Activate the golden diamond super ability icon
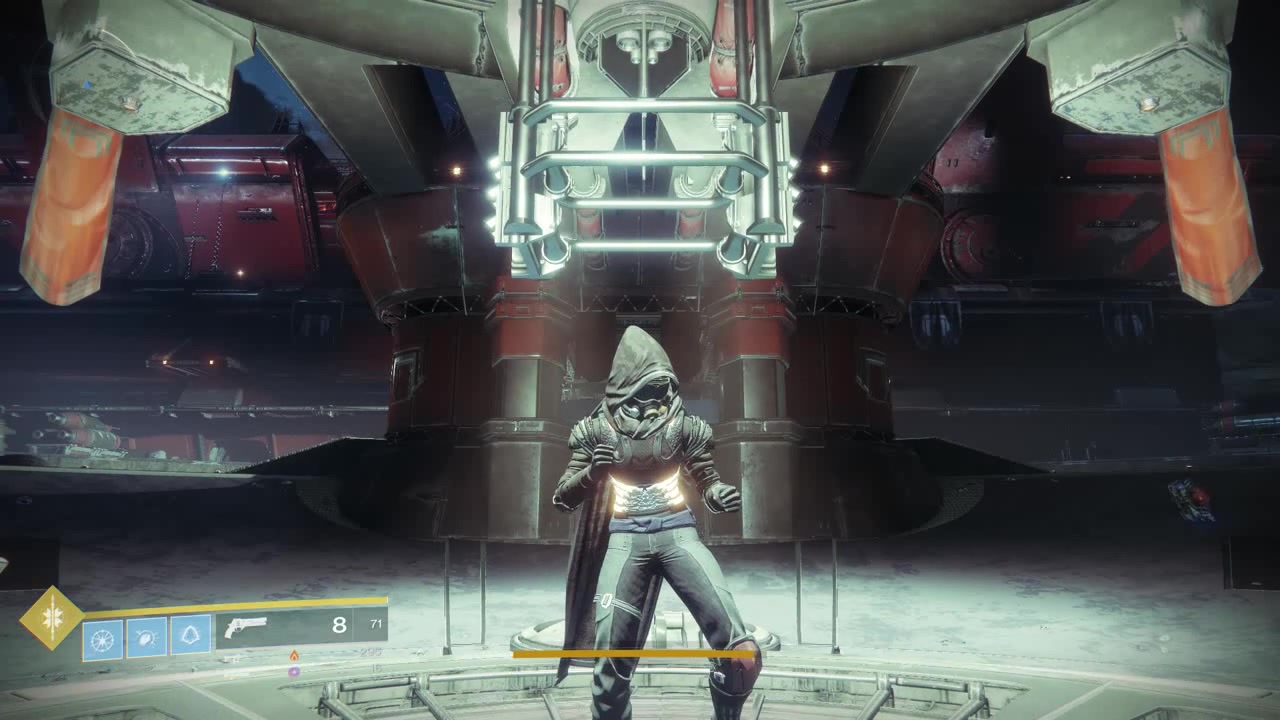 click(x=52, y=617)
